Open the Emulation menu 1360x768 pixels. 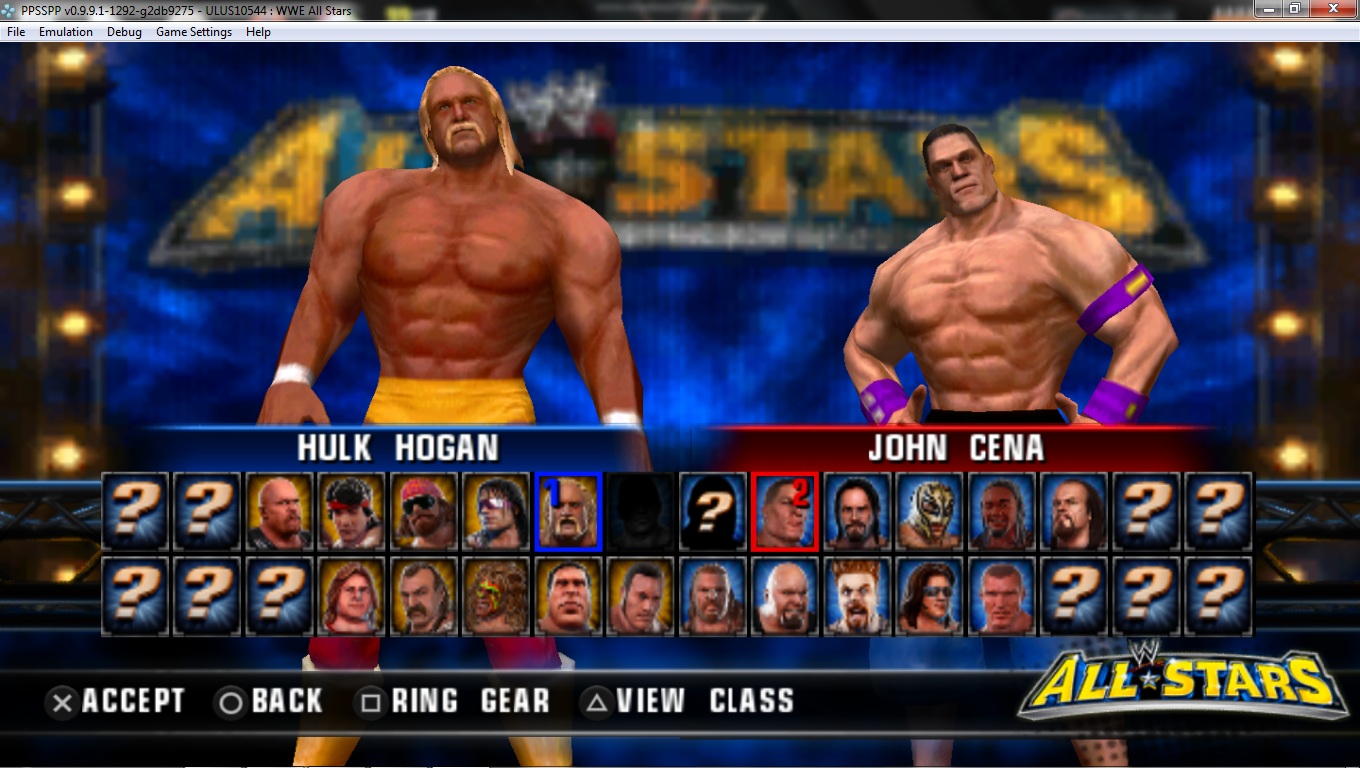(66, 32)
